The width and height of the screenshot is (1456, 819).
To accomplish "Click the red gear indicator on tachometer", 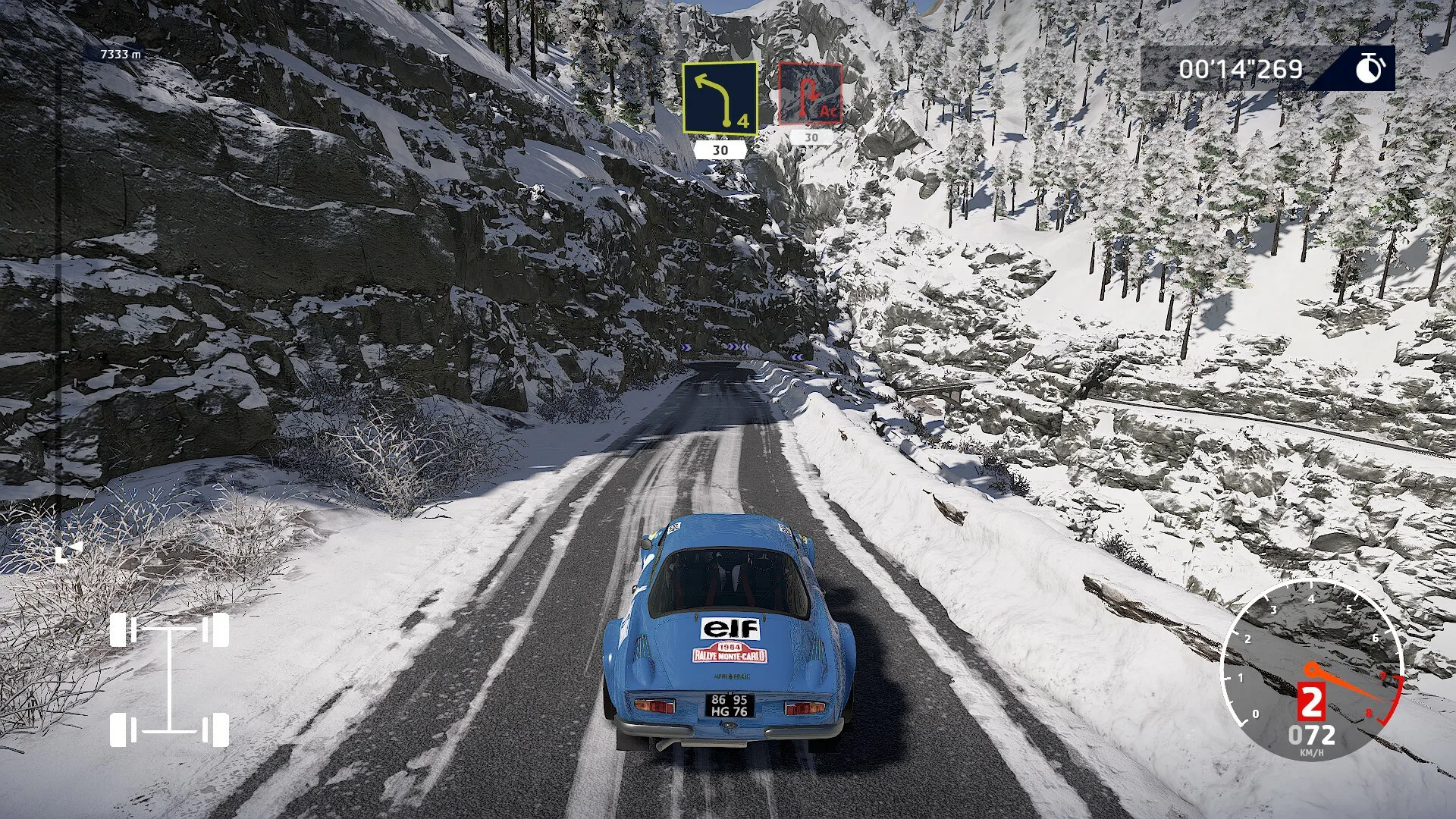I will [x=1310, y=701].
